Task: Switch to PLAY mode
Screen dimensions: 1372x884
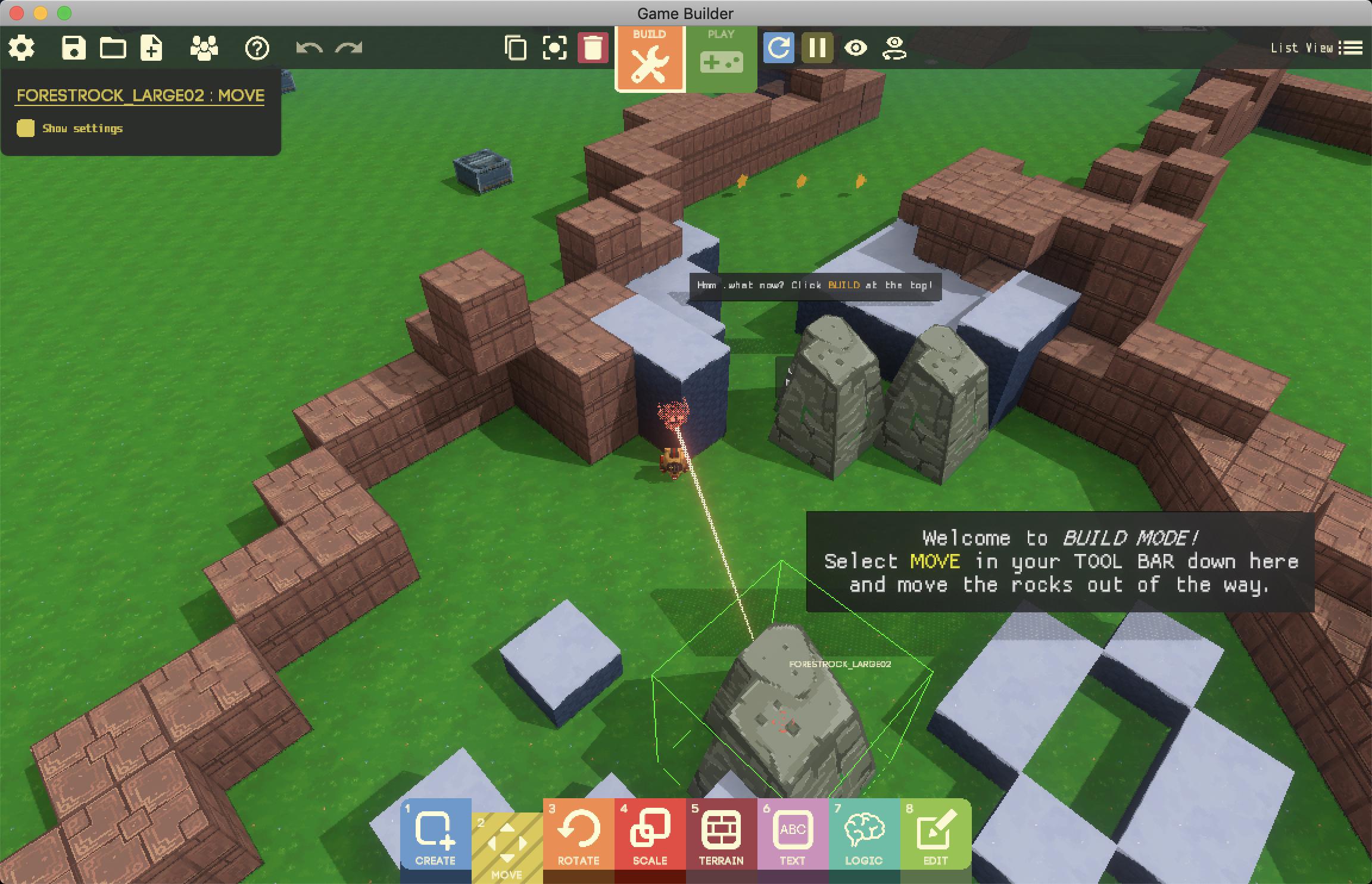Action: pyautogui.click(x=721, y=57)
